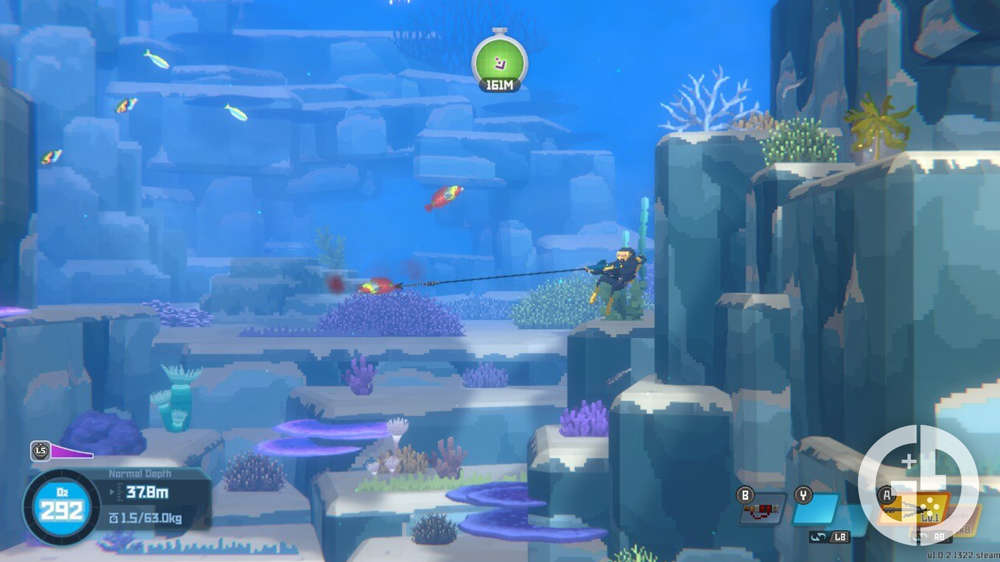Select the red gun weapon slot
Image resolution: width=1000 pixels, height=562 pixels.
point(762,510)
